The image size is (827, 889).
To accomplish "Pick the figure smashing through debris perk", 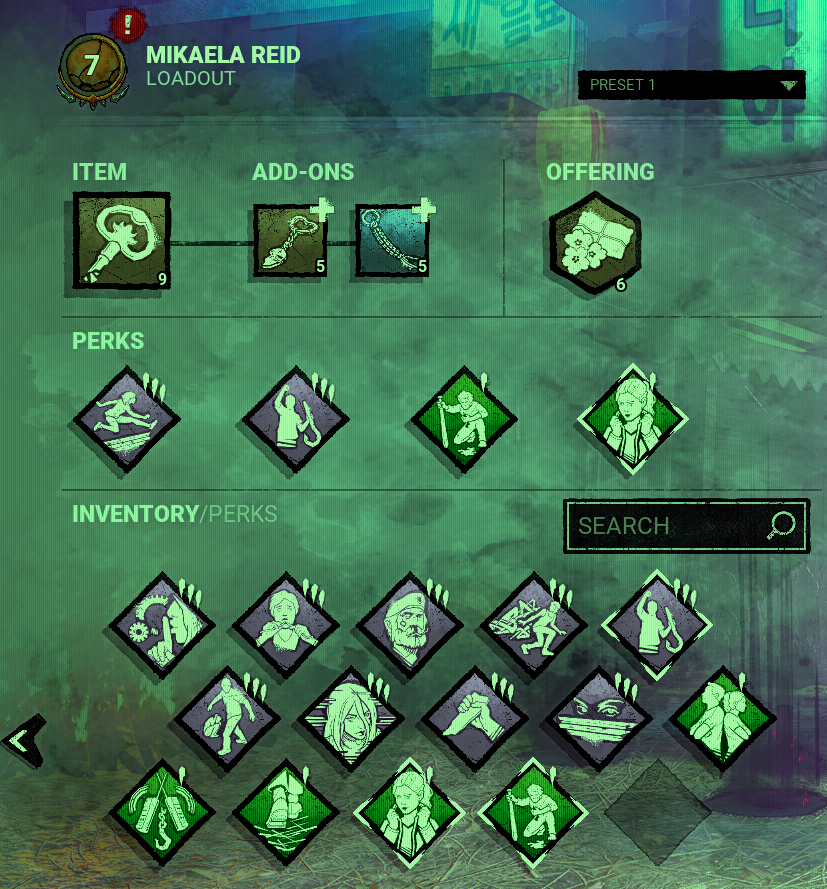I will [532, 625].
